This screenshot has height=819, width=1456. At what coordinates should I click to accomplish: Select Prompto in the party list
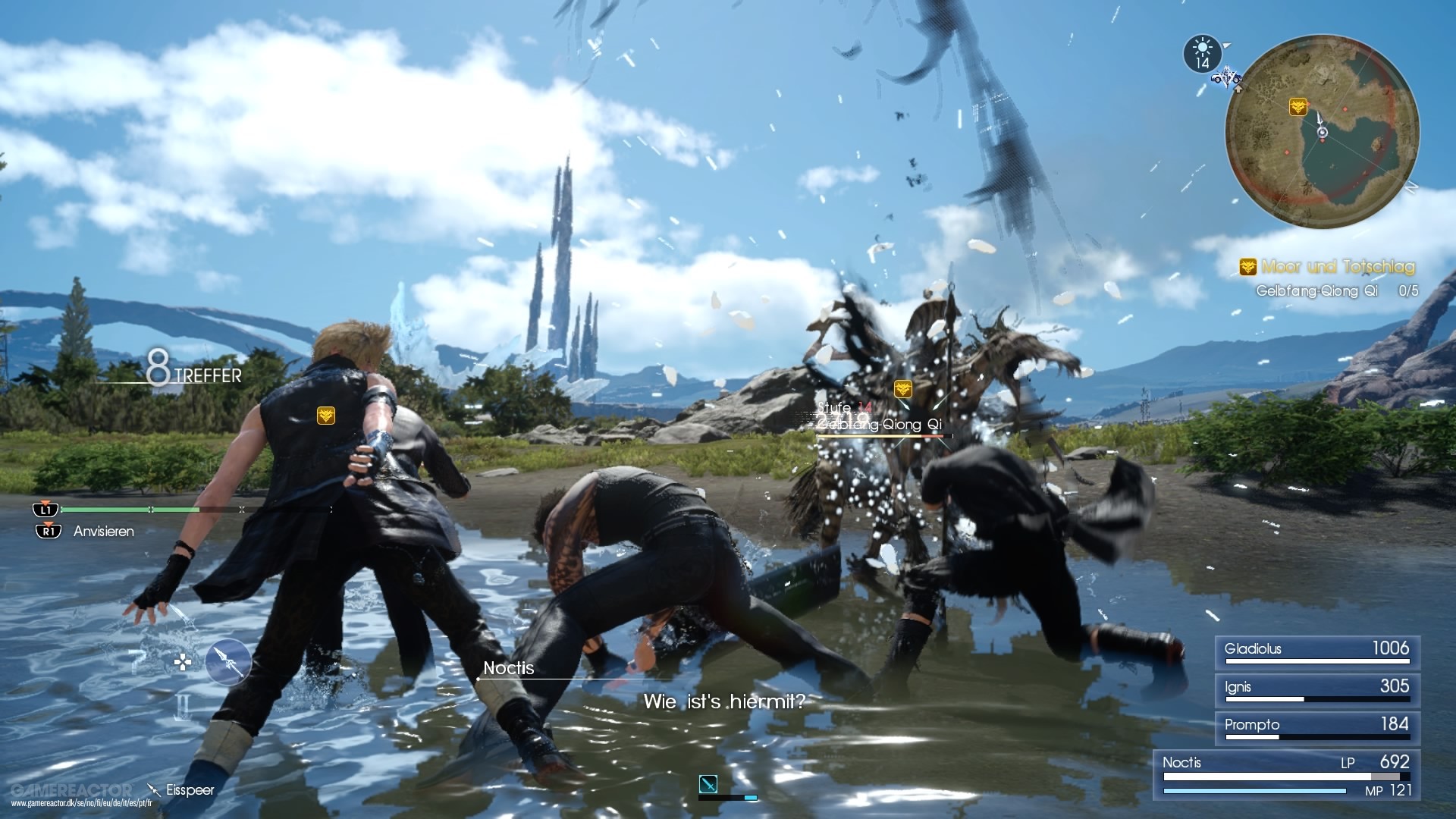1316,727
